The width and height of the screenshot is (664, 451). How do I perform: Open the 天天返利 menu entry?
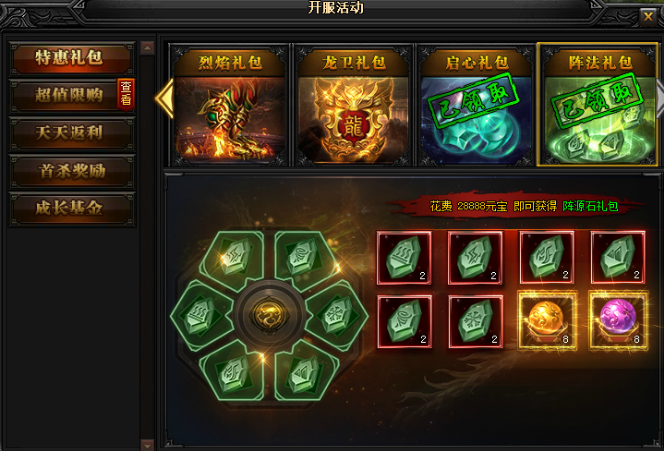pyautogui.click(x=71, y=133)
